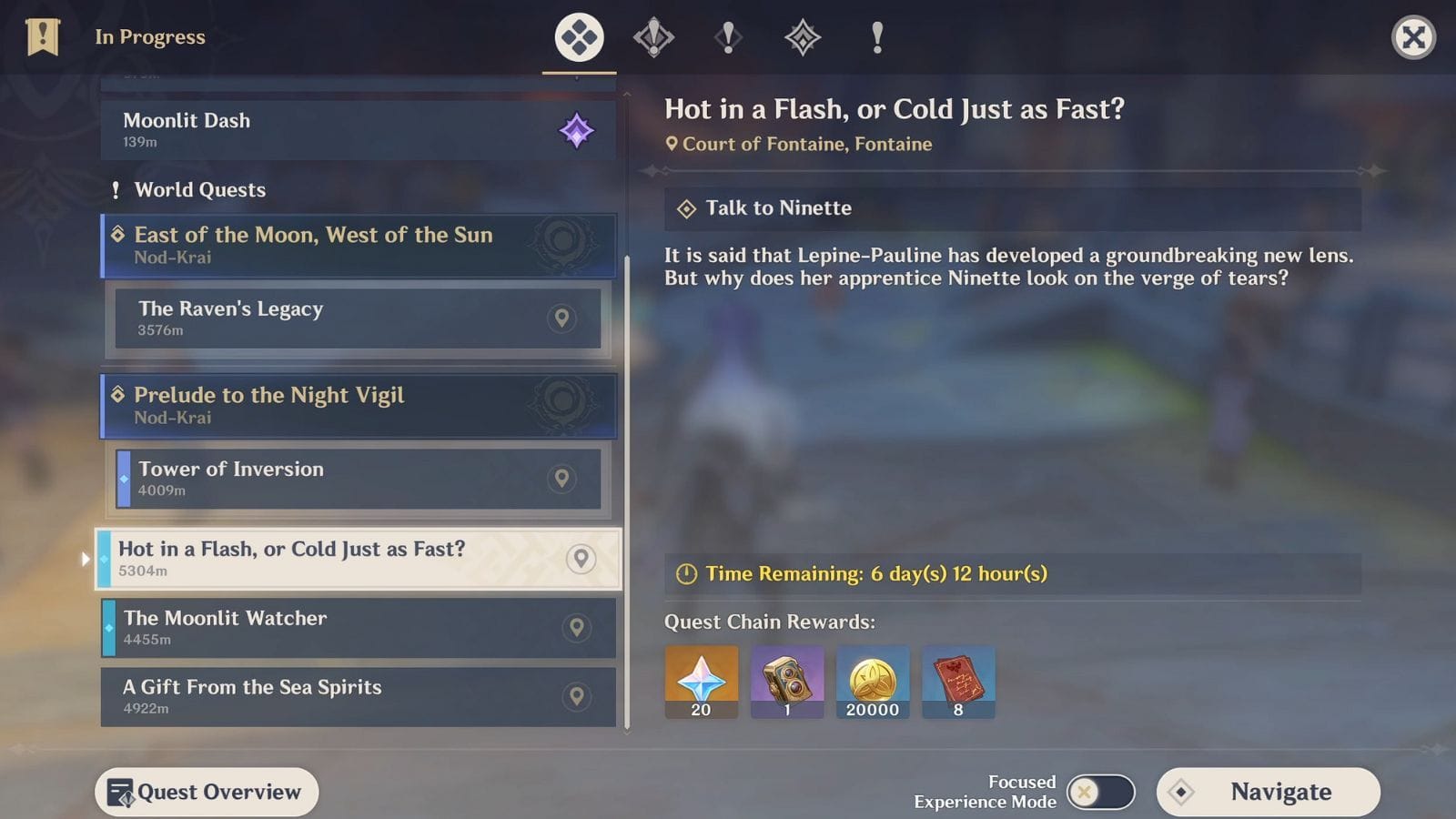
Task: Check the 20000 Mora reward
Action: point(873,682)
